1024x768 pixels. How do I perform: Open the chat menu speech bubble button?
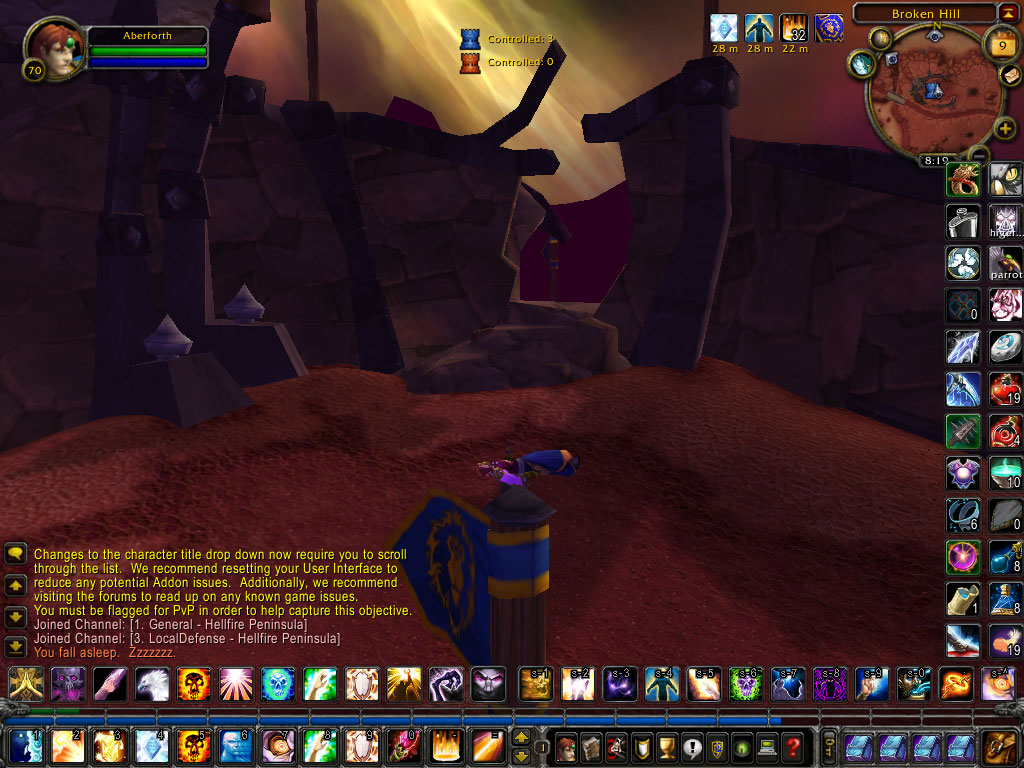pyautogui.click(x=16, y=553)
